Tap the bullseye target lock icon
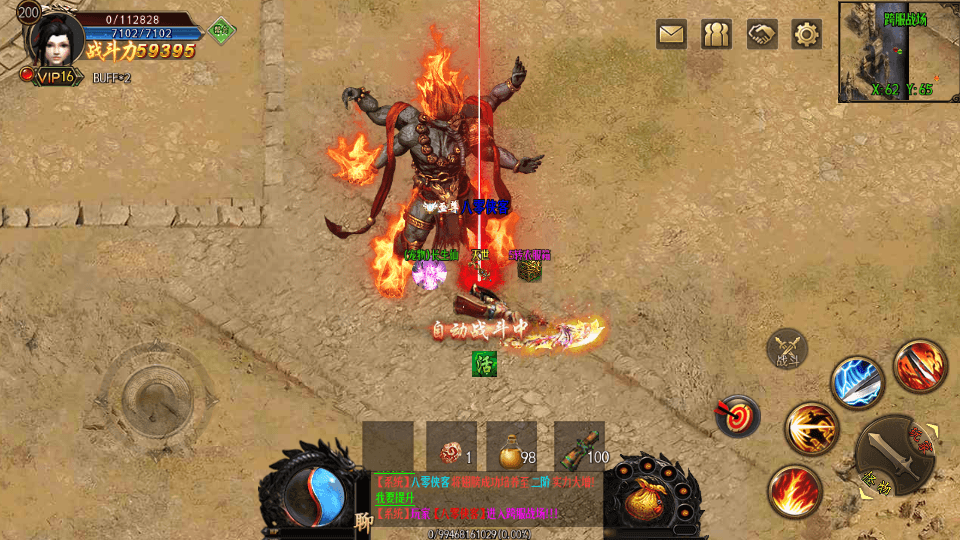The image size is (960, 540). tap(738, 415)
